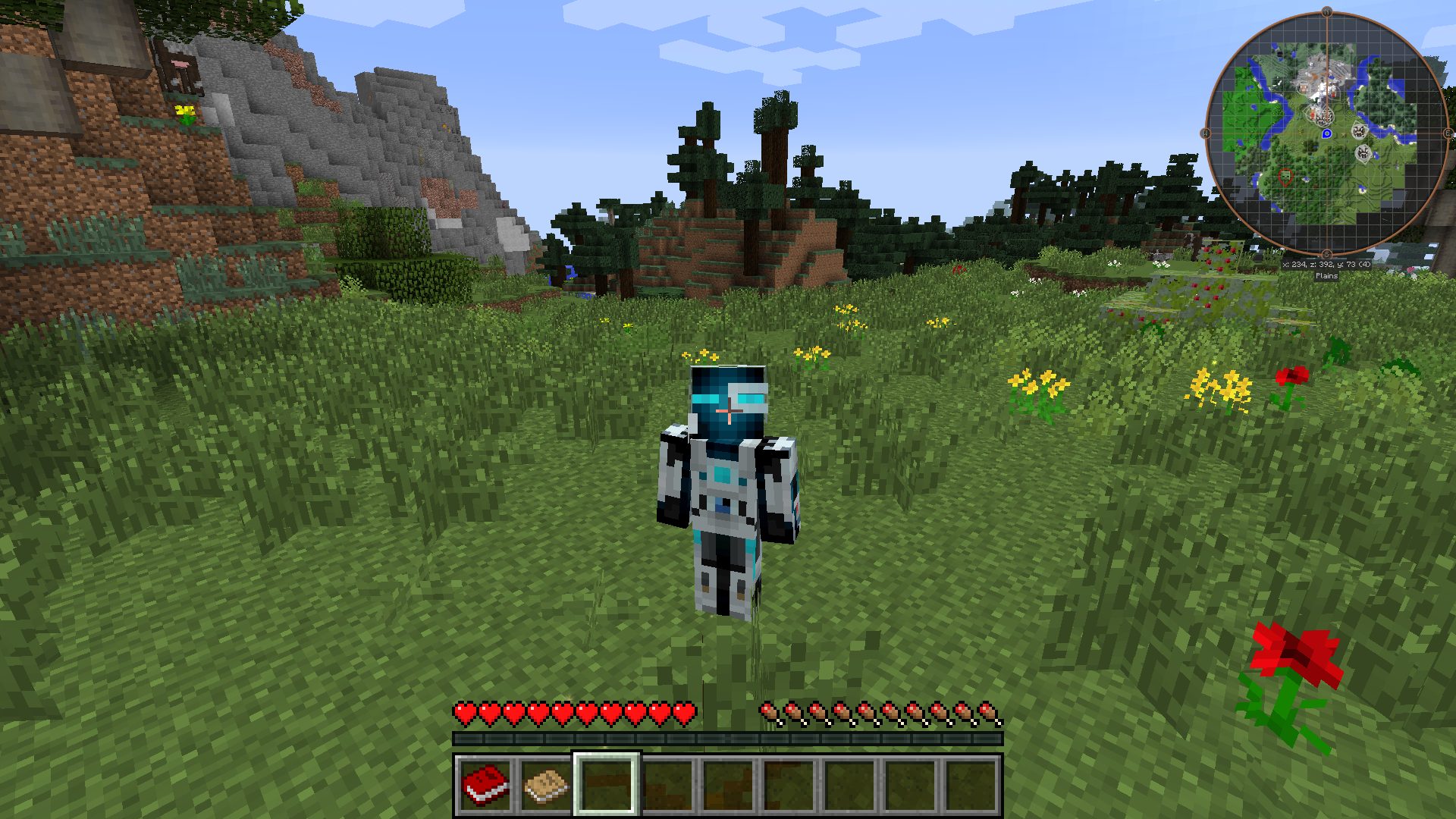Viewport: 1456px width, 819px height.
Task: Click the W compass marker on the minimap
Action: coord(1203,133)
